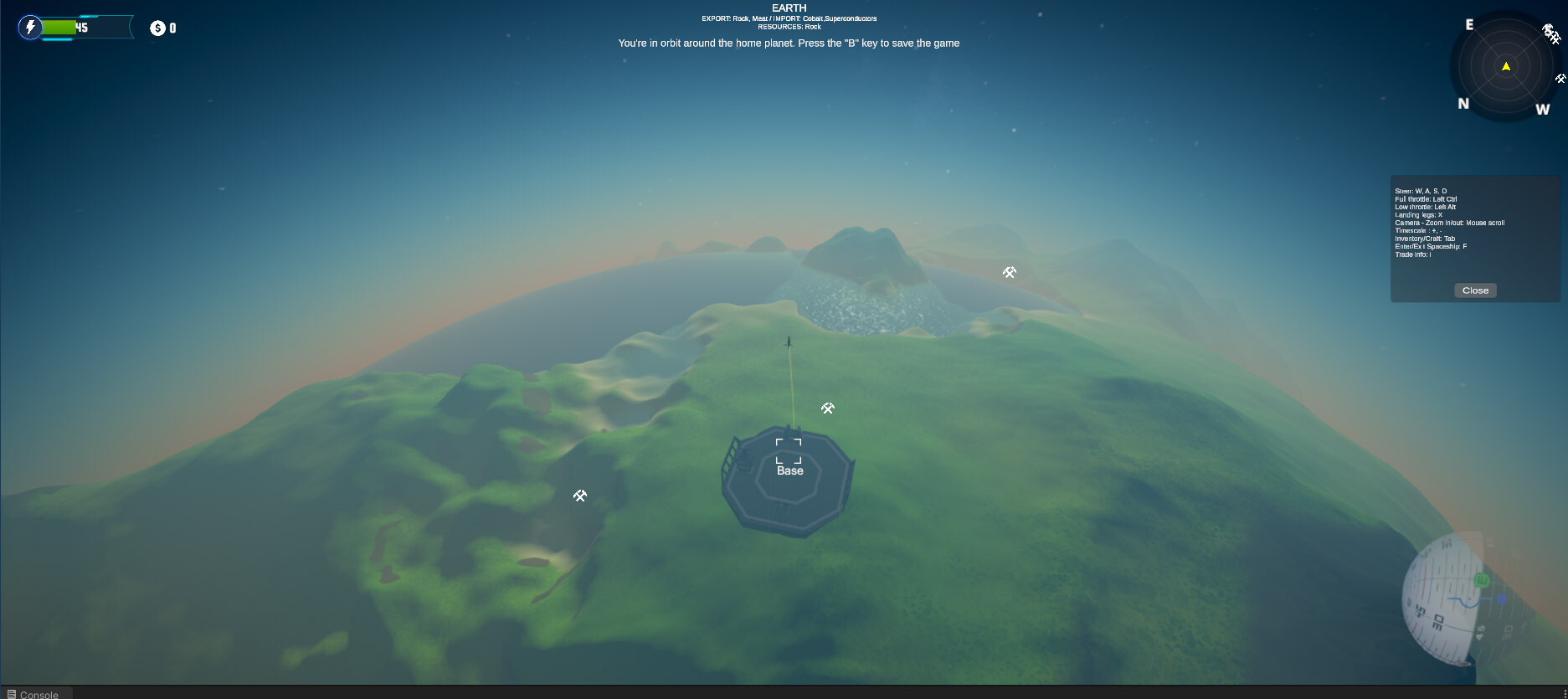The height and width of the screenshot is (699, 1568).
Task: Click the lightning energy icon
Action: click(31, 27)
